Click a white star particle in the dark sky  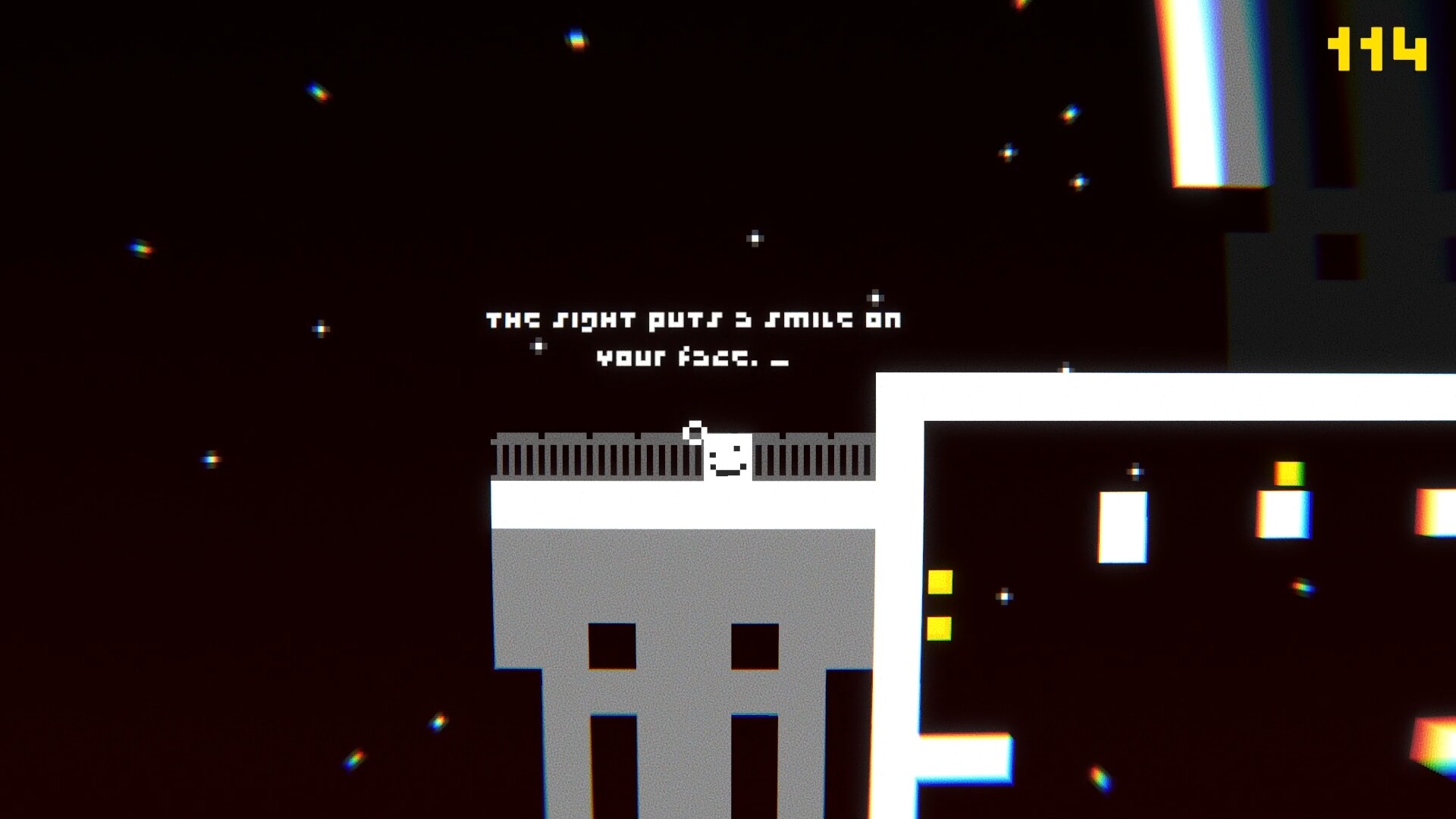click(x=755, y=239)
